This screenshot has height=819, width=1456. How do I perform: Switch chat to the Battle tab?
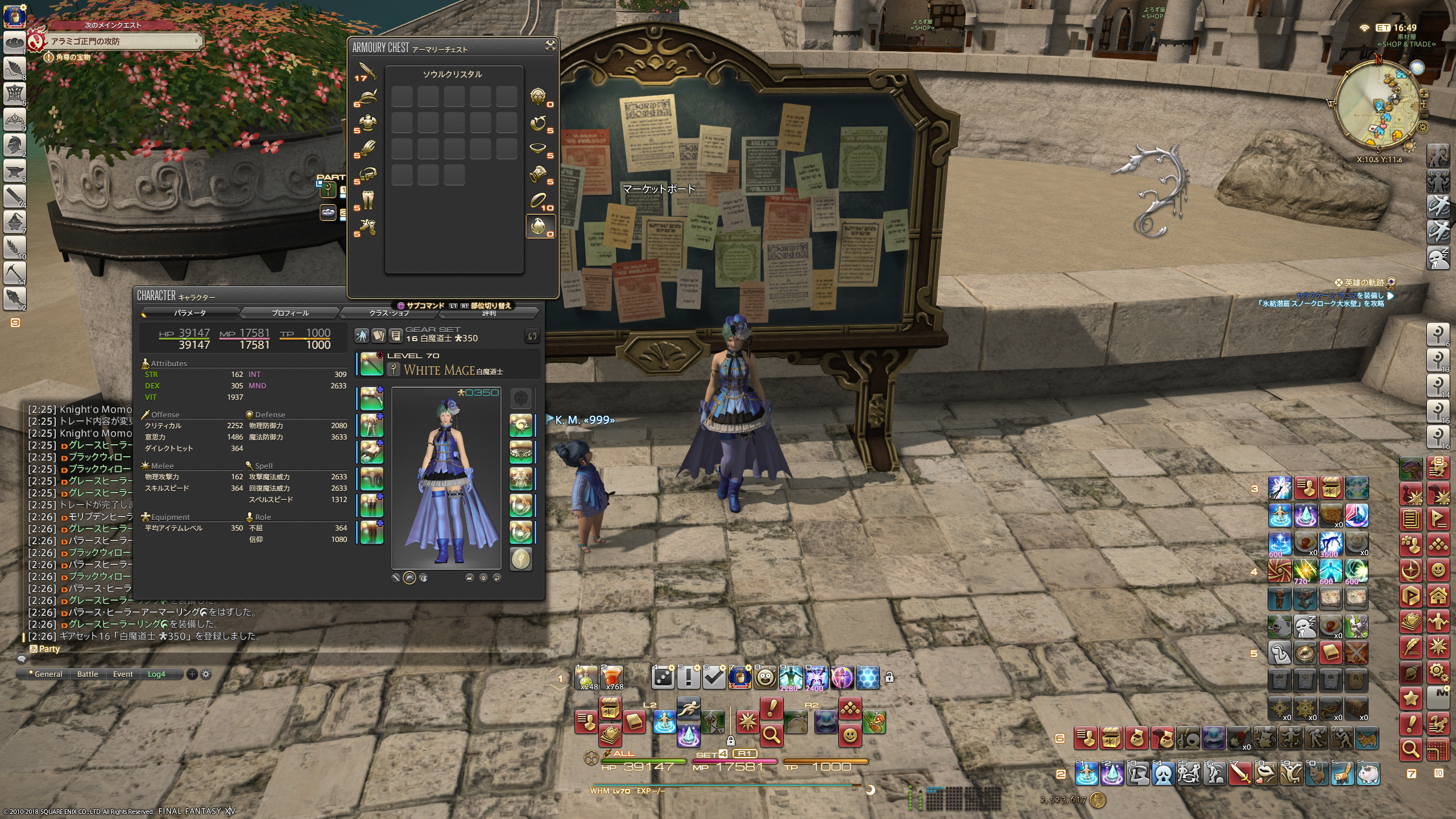88,674
